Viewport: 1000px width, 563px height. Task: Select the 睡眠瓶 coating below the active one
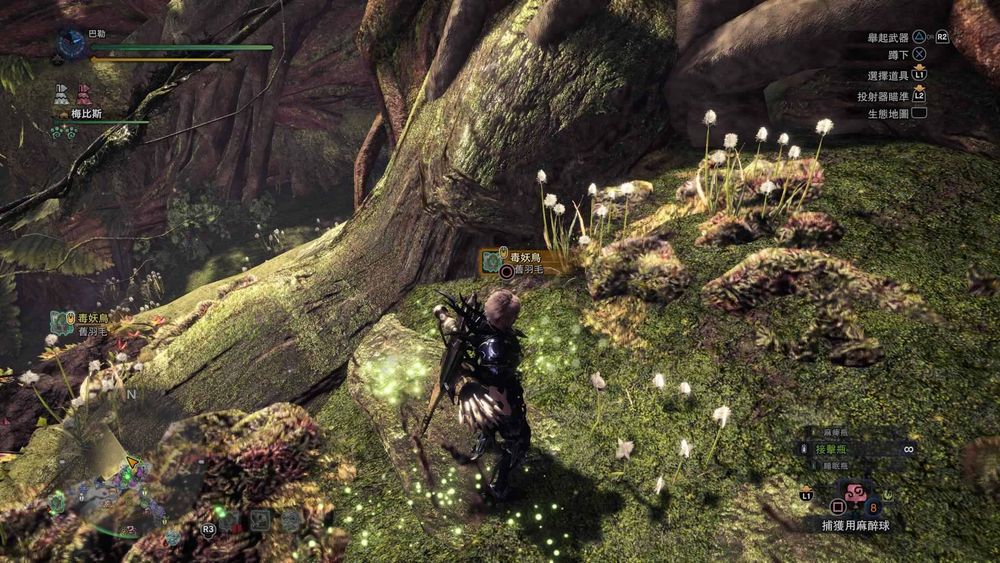pyautogui.click(x=837, y=466)
